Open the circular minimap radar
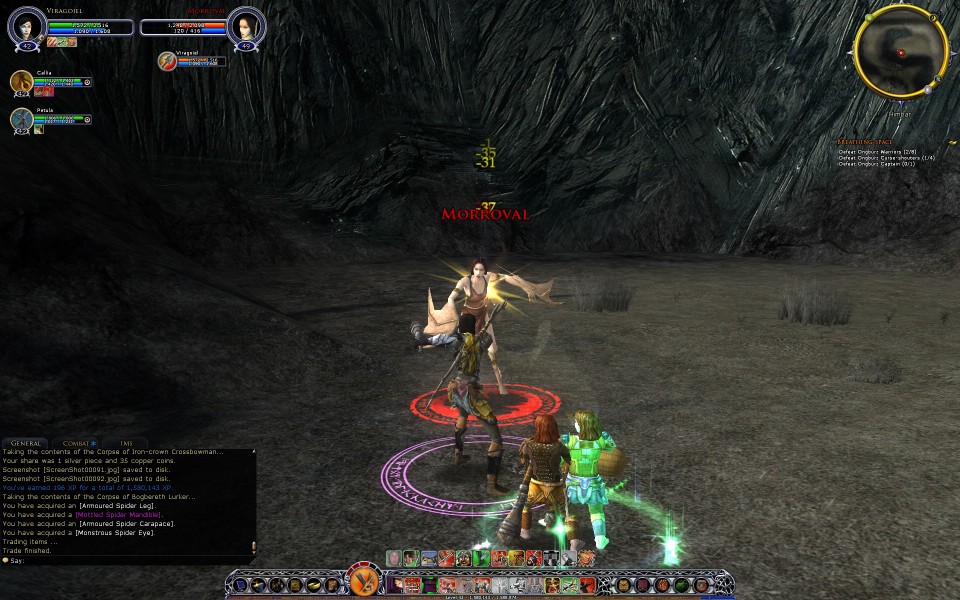 900,53
